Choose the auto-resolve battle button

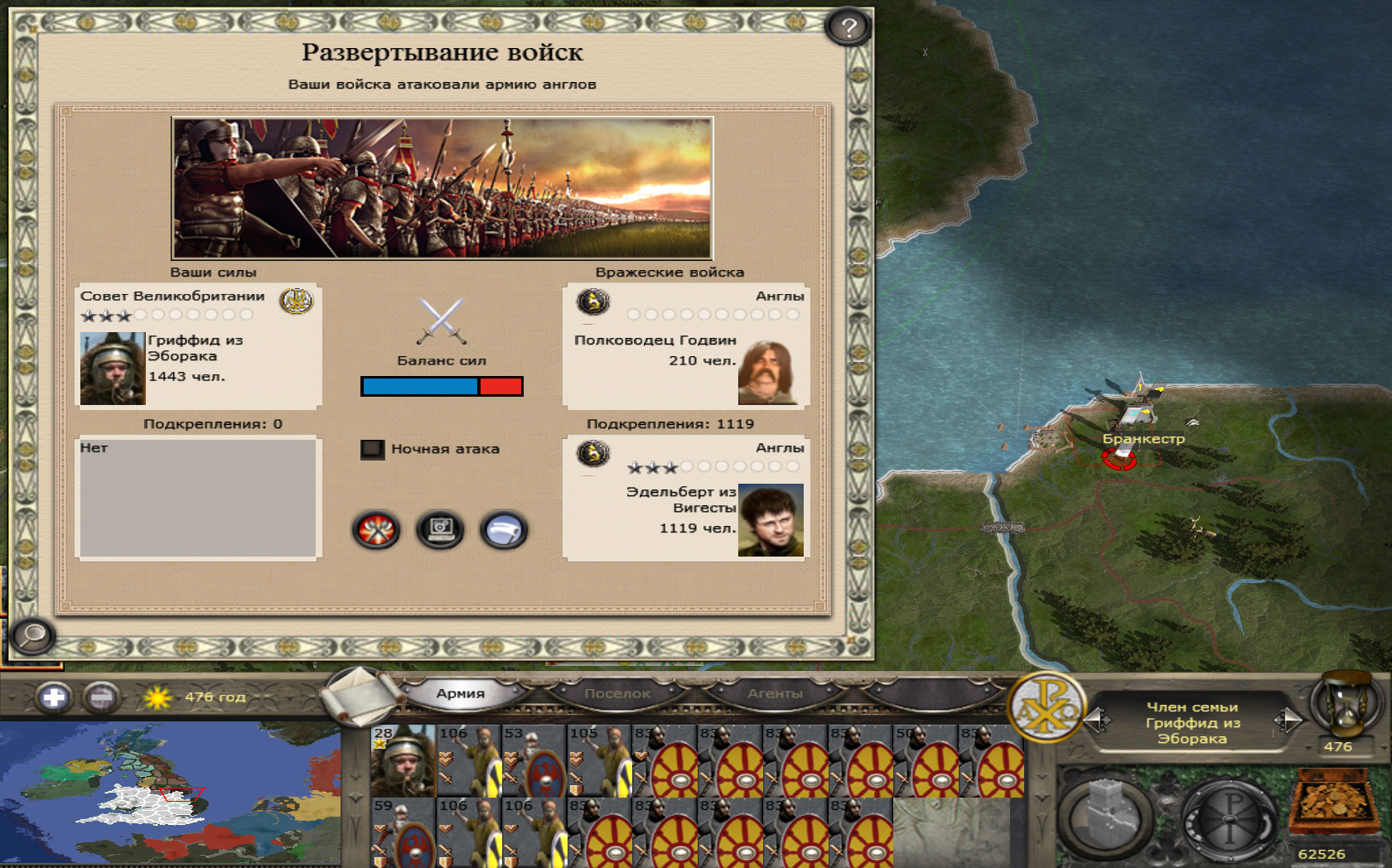point(440,530)
